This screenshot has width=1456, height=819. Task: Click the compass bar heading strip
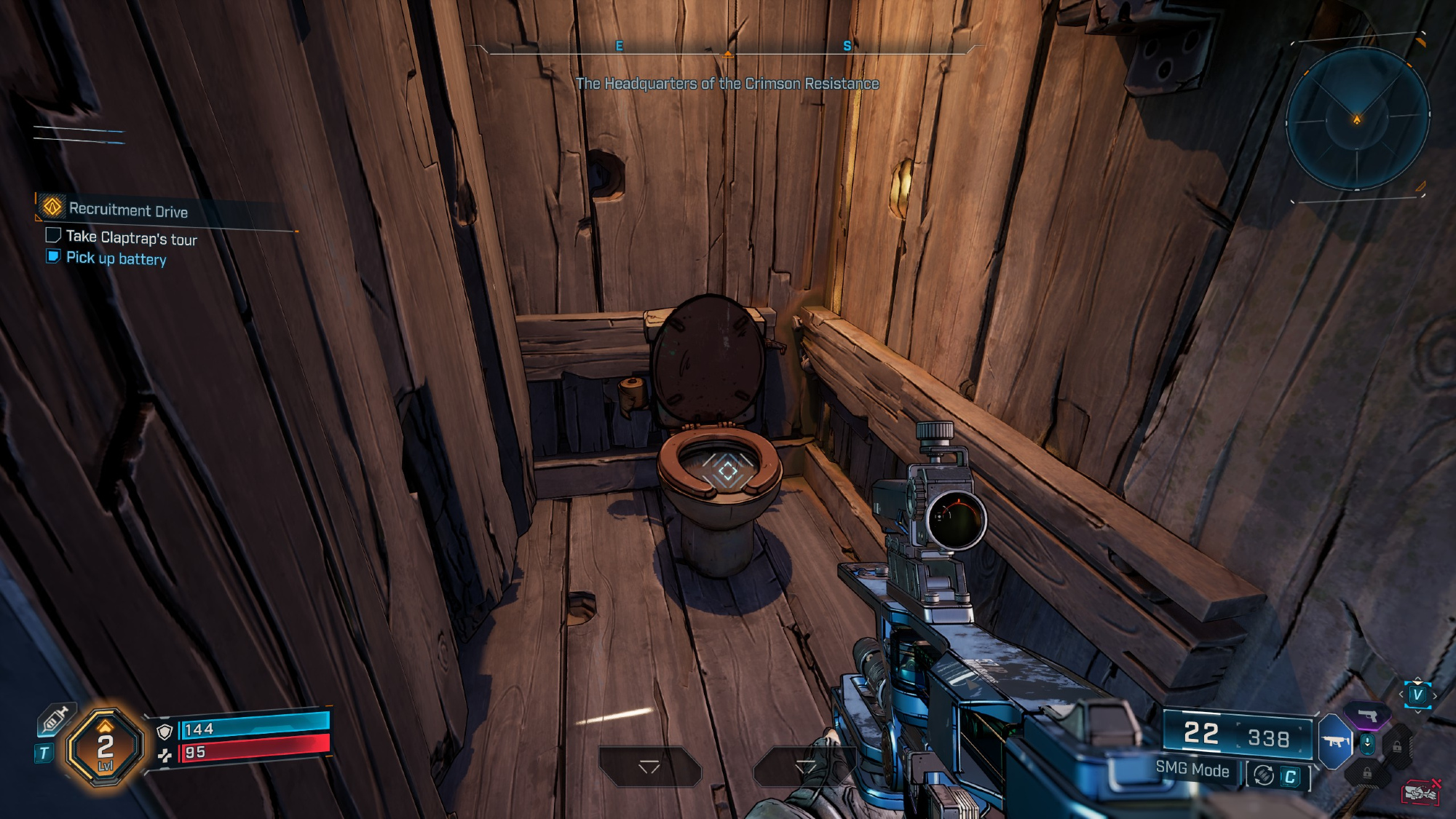[x=727, y=48]
